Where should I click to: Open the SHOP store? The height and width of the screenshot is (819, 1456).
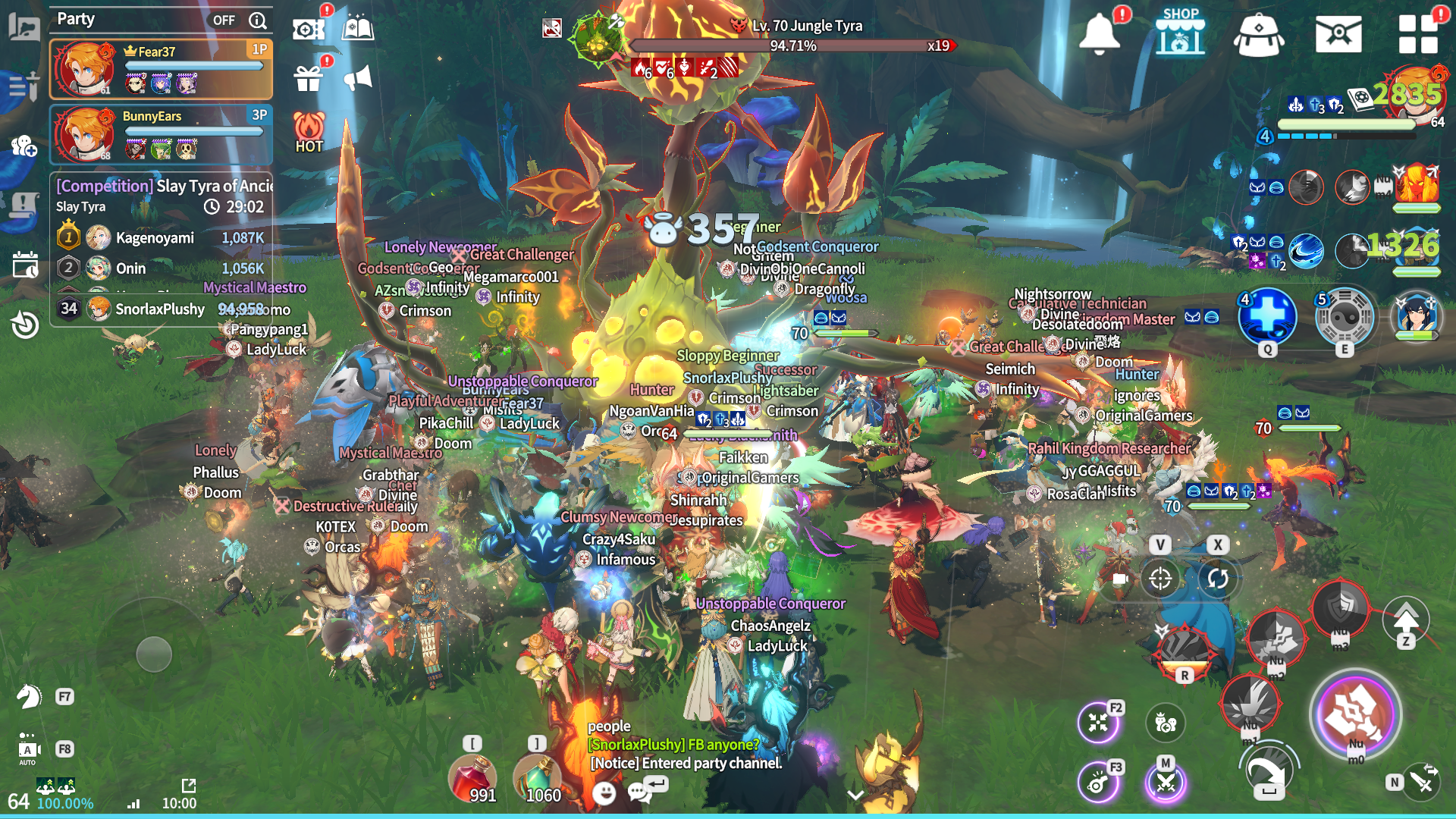[x=1180, y=32]
